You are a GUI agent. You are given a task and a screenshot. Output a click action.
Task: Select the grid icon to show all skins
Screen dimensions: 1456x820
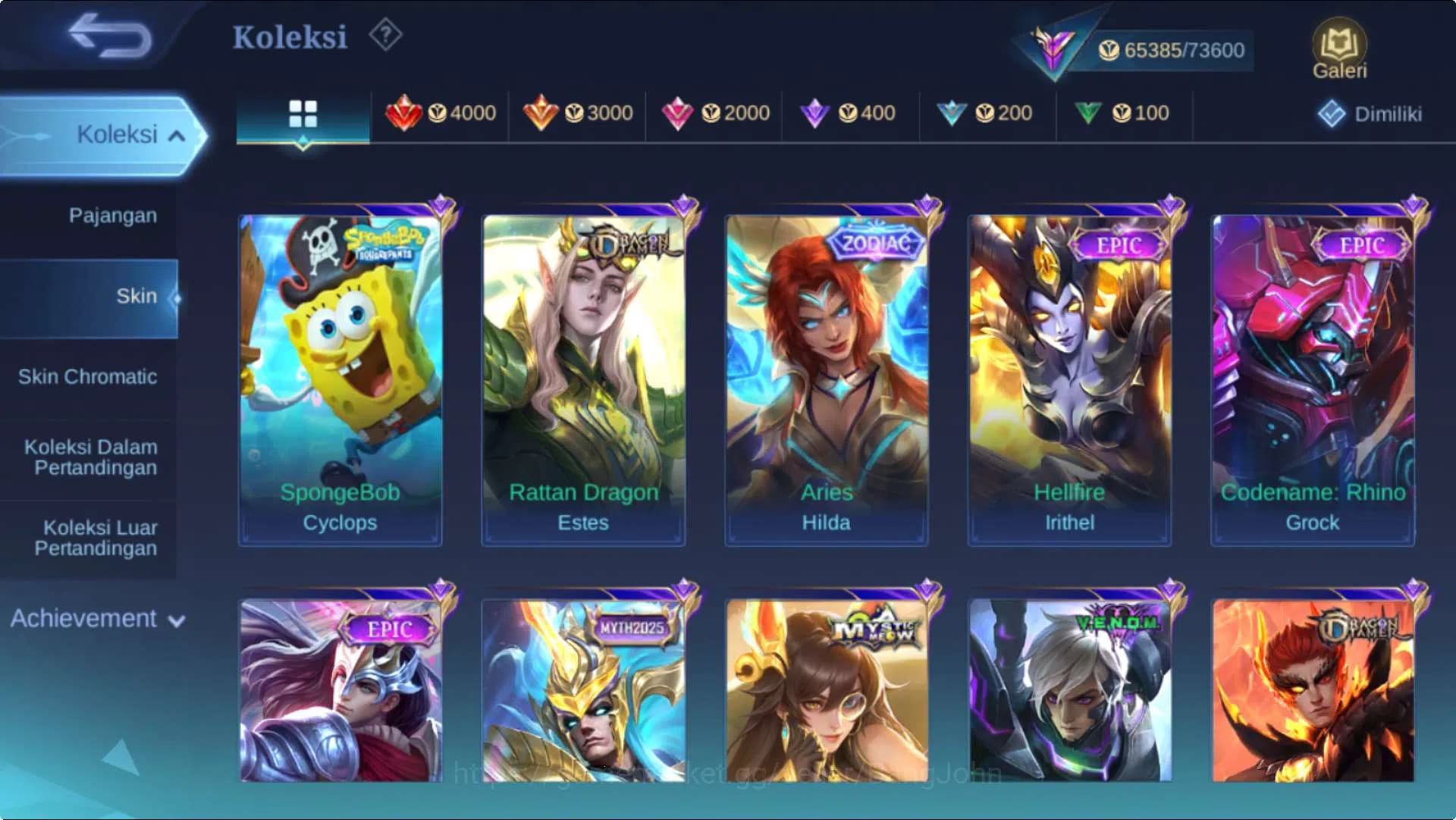(x=303, y=112)
